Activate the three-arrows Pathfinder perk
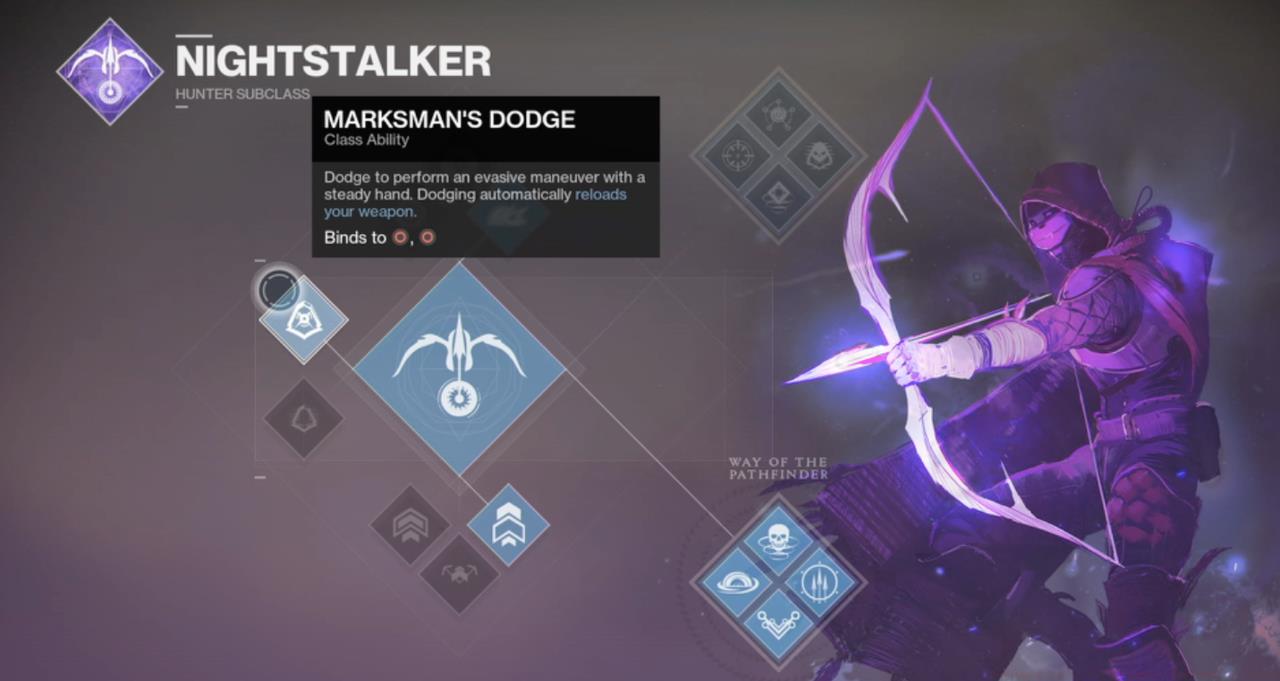The width and height of the screenshot is (1280, 681). pyautogui.click(x=818, y=582)
